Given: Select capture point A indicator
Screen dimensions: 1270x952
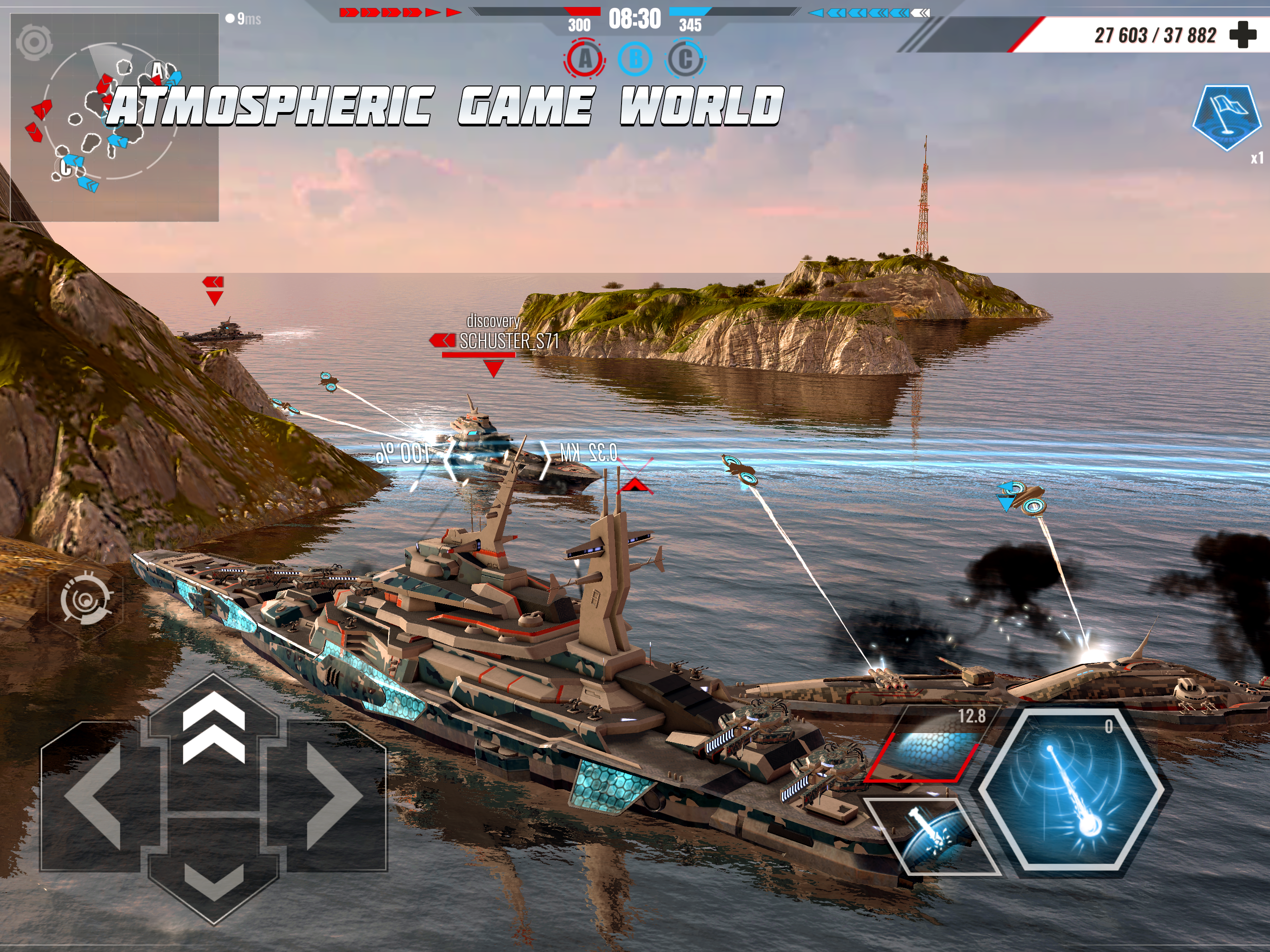Looking at the screenshot, I should [584, 59].
